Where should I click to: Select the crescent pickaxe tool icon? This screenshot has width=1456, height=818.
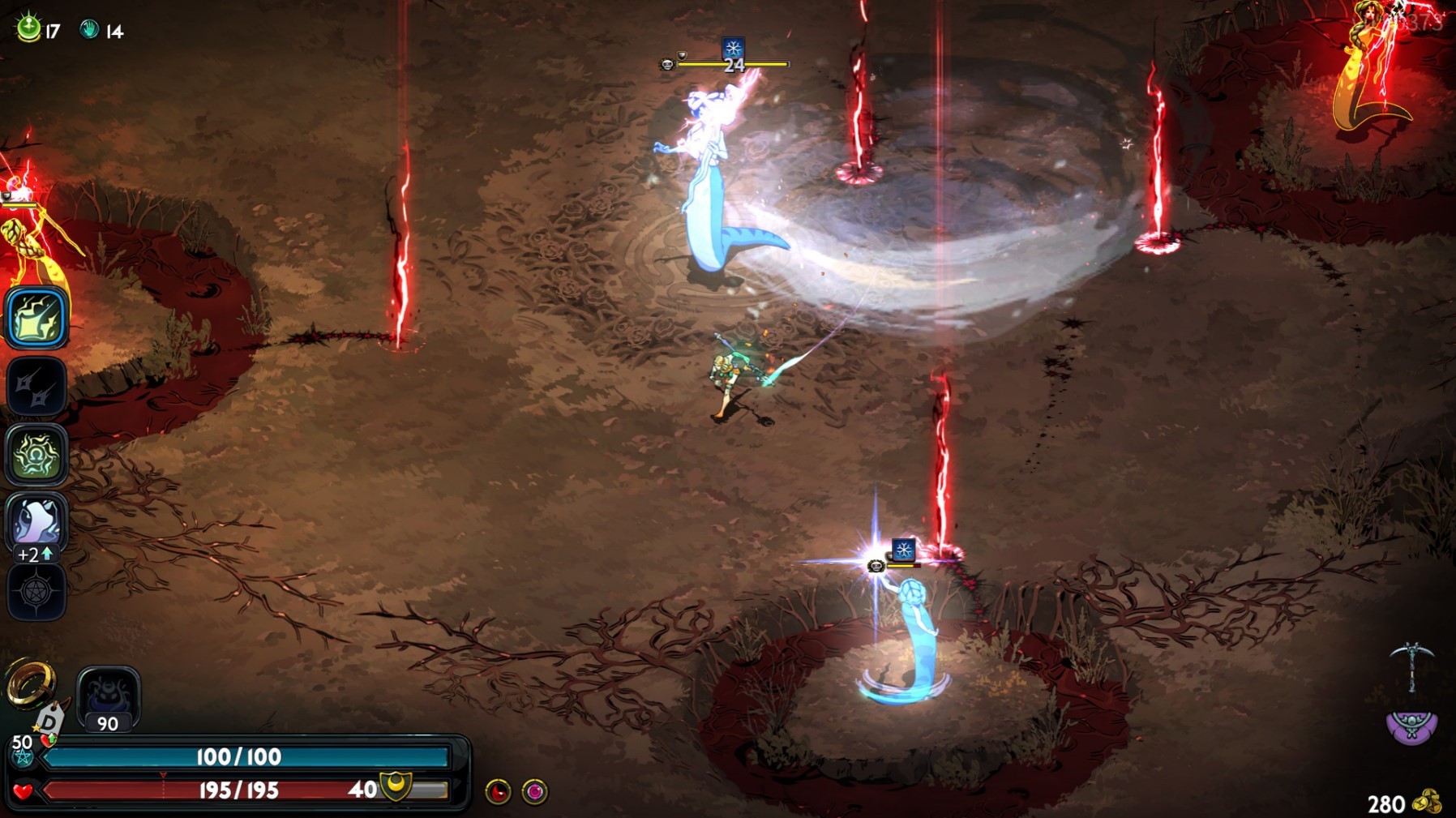pyautogui.click(x=1411, y=665)
